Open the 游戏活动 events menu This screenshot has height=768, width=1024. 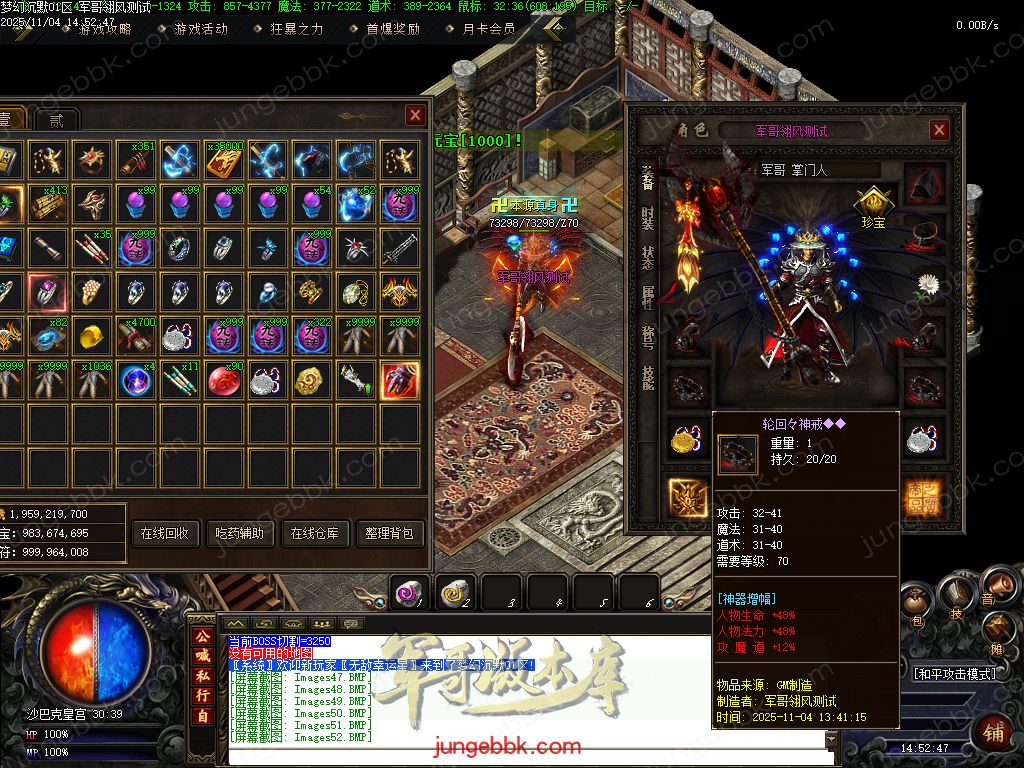click(200, 29)
